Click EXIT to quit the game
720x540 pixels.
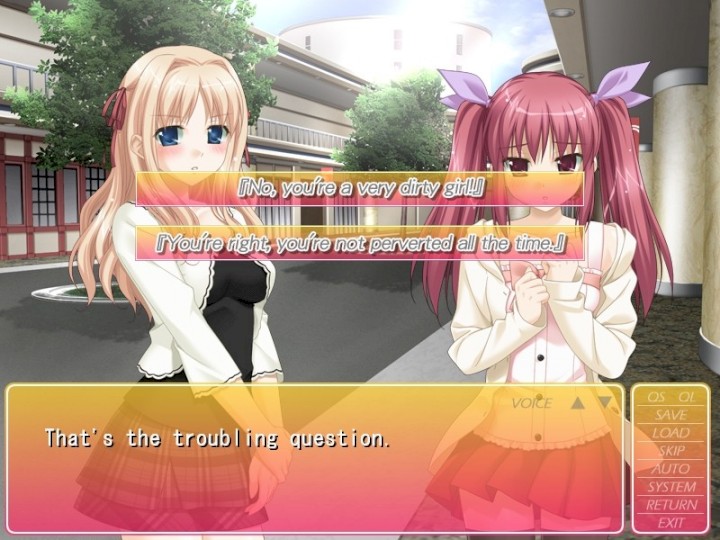click(671, 522)
